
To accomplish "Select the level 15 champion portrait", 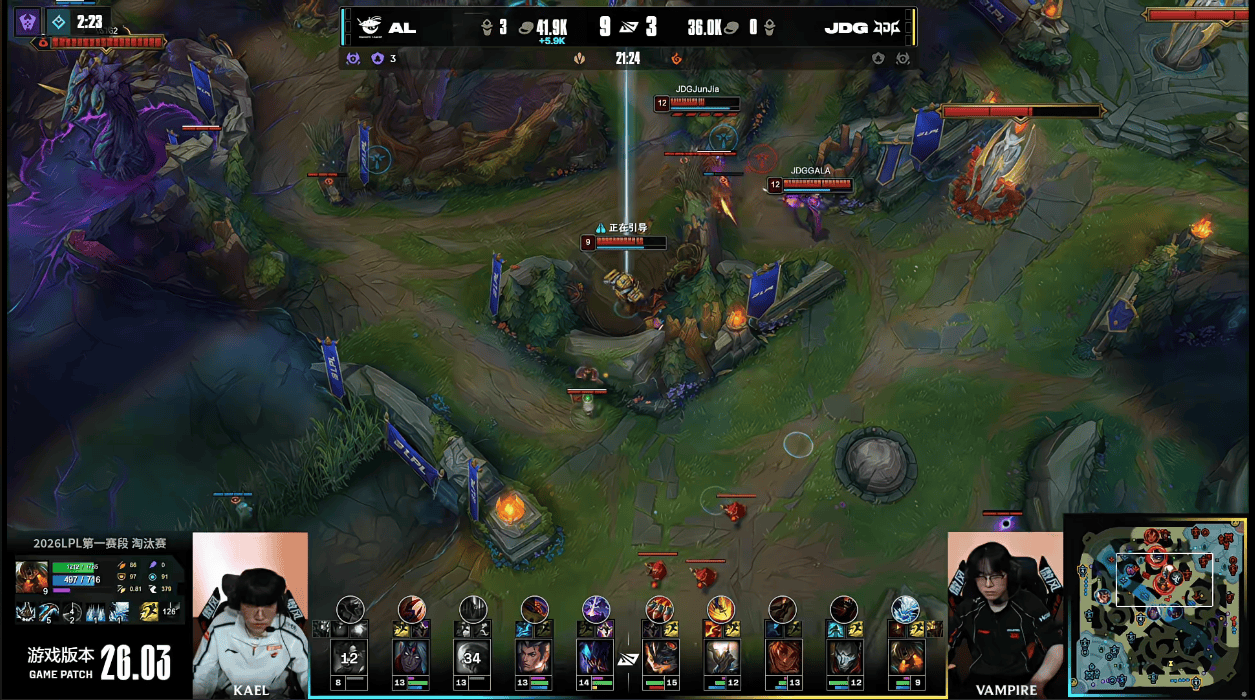I will click(x=658, y=658).
